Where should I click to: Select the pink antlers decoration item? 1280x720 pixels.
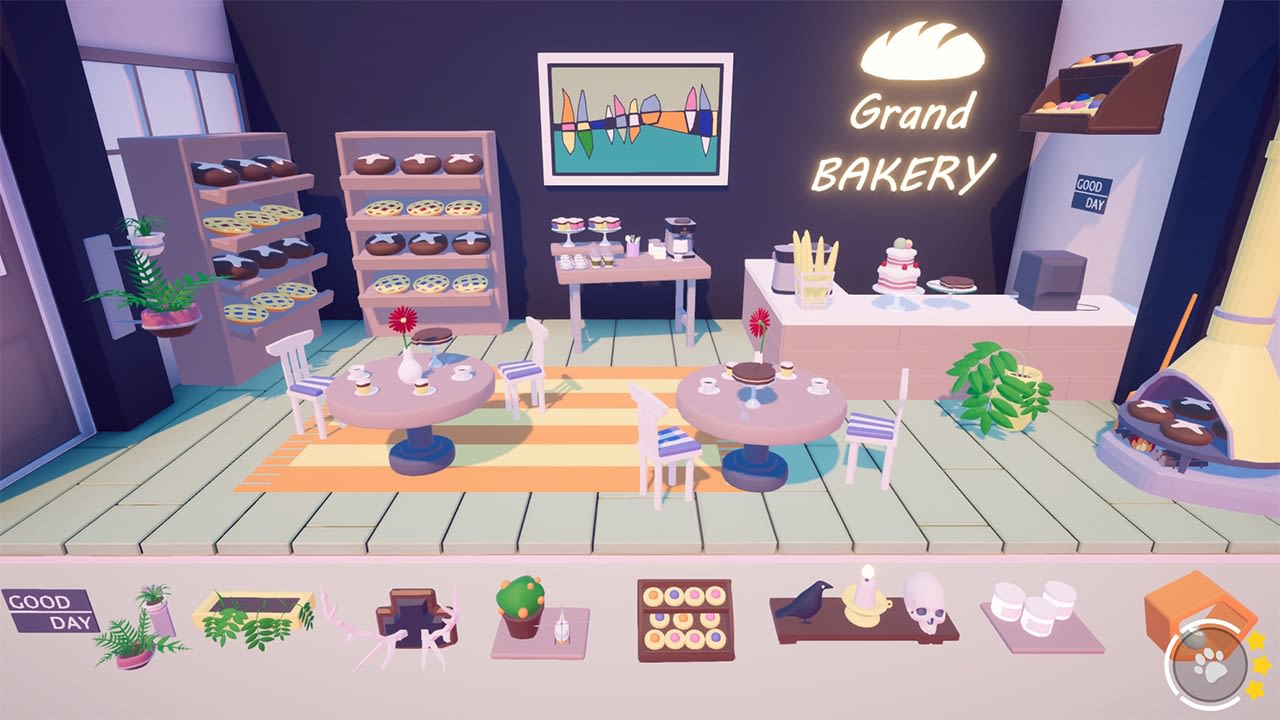point(411,620)
